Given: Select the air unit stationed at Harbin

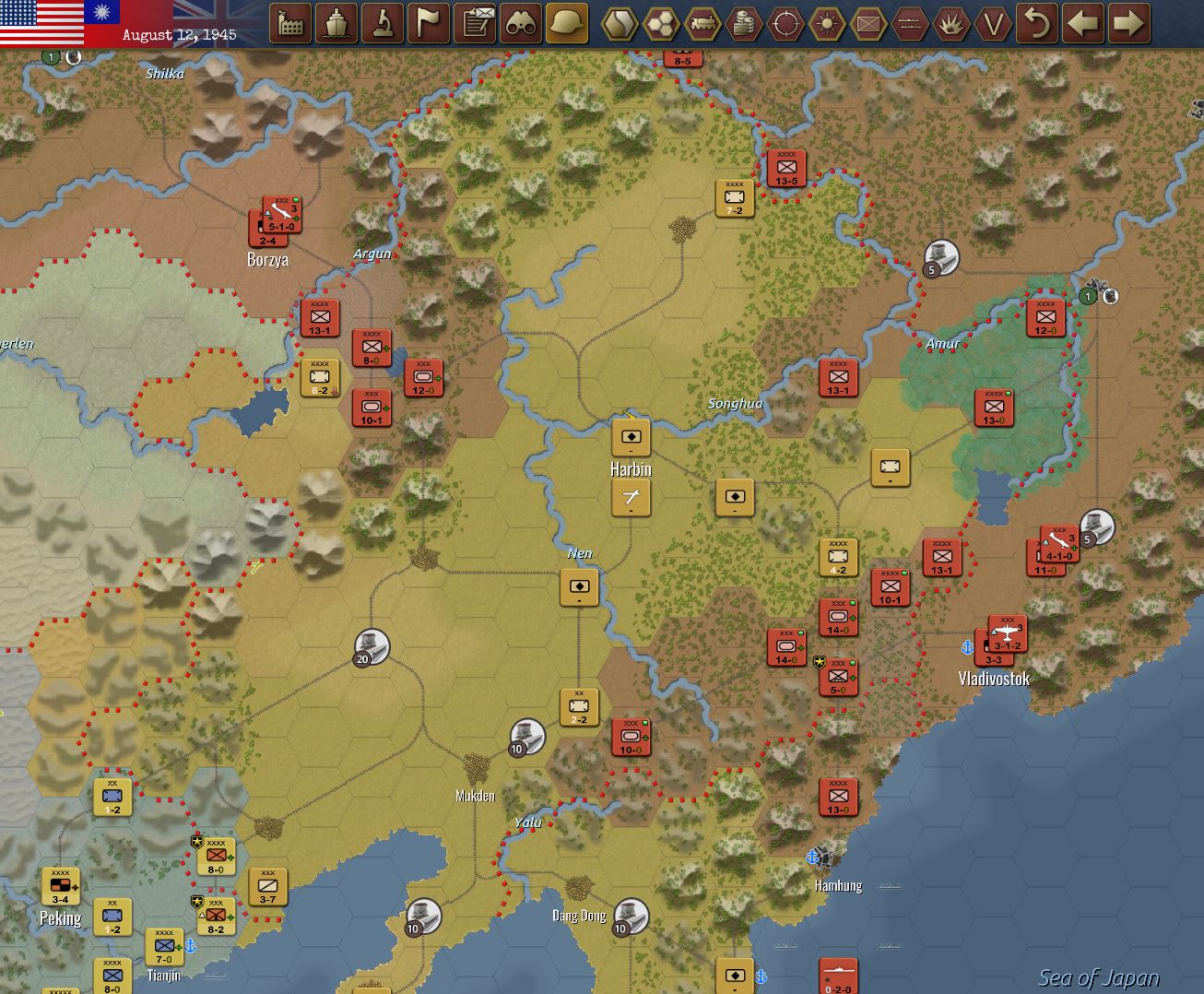Looking at the screenshot, I should [630, 498].
